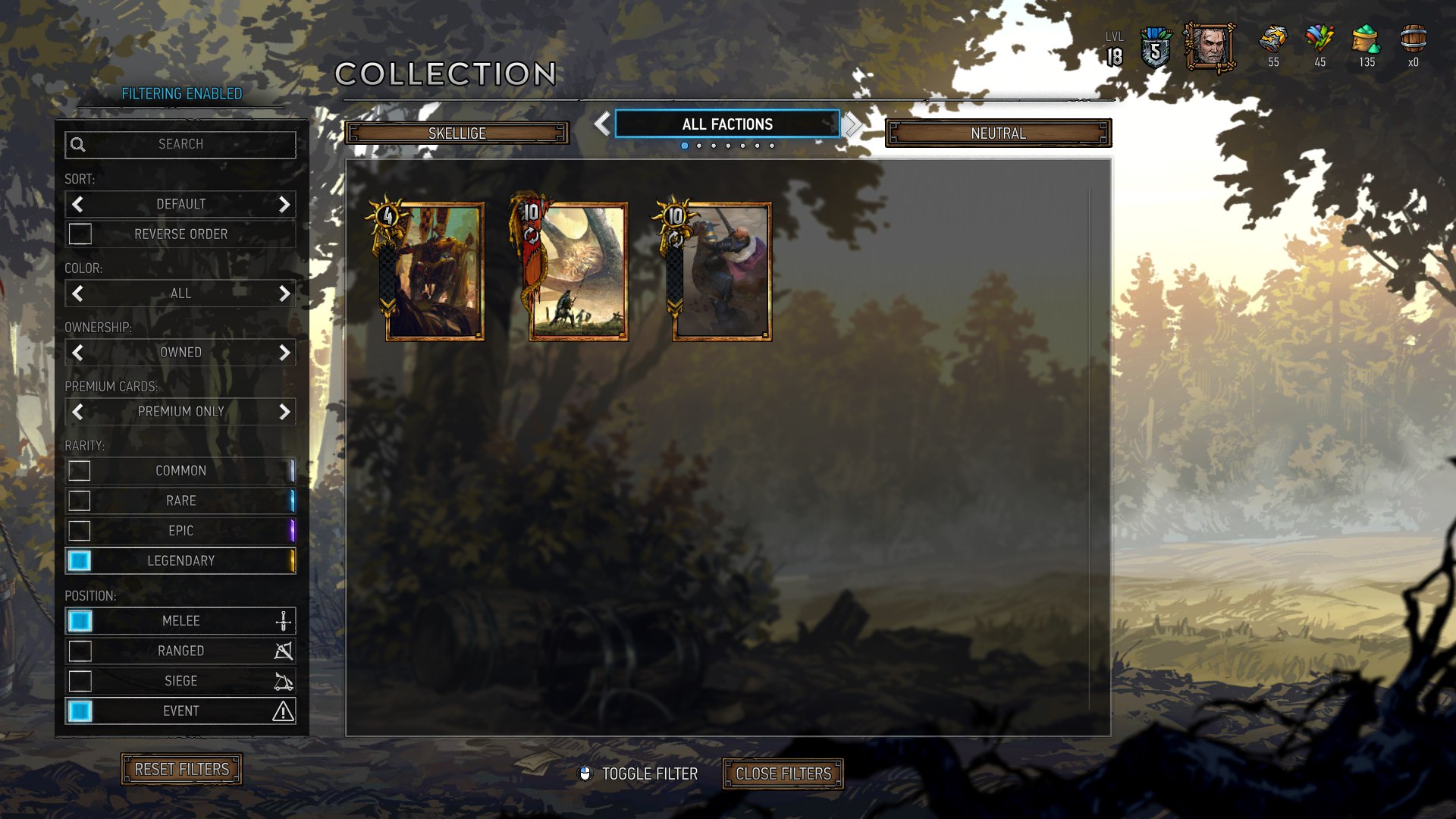Toggle the Common rarity filter
The image size is (1456, 819).
[x=80, y=471]
